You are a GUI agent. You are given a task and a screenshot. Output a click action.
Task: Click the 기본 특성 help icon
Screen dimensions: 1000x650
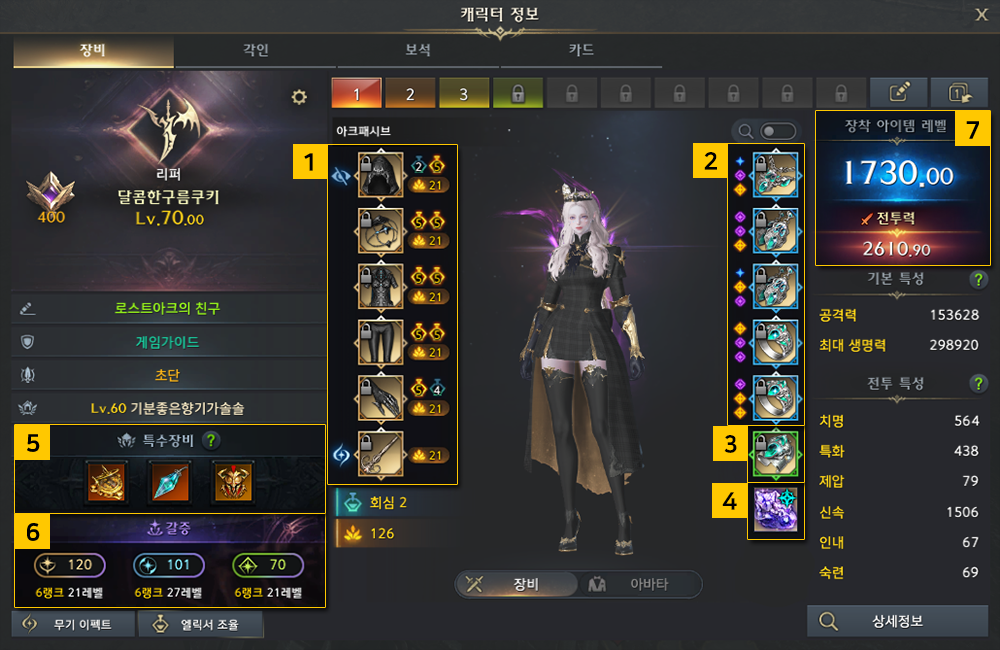pos(978,280)
